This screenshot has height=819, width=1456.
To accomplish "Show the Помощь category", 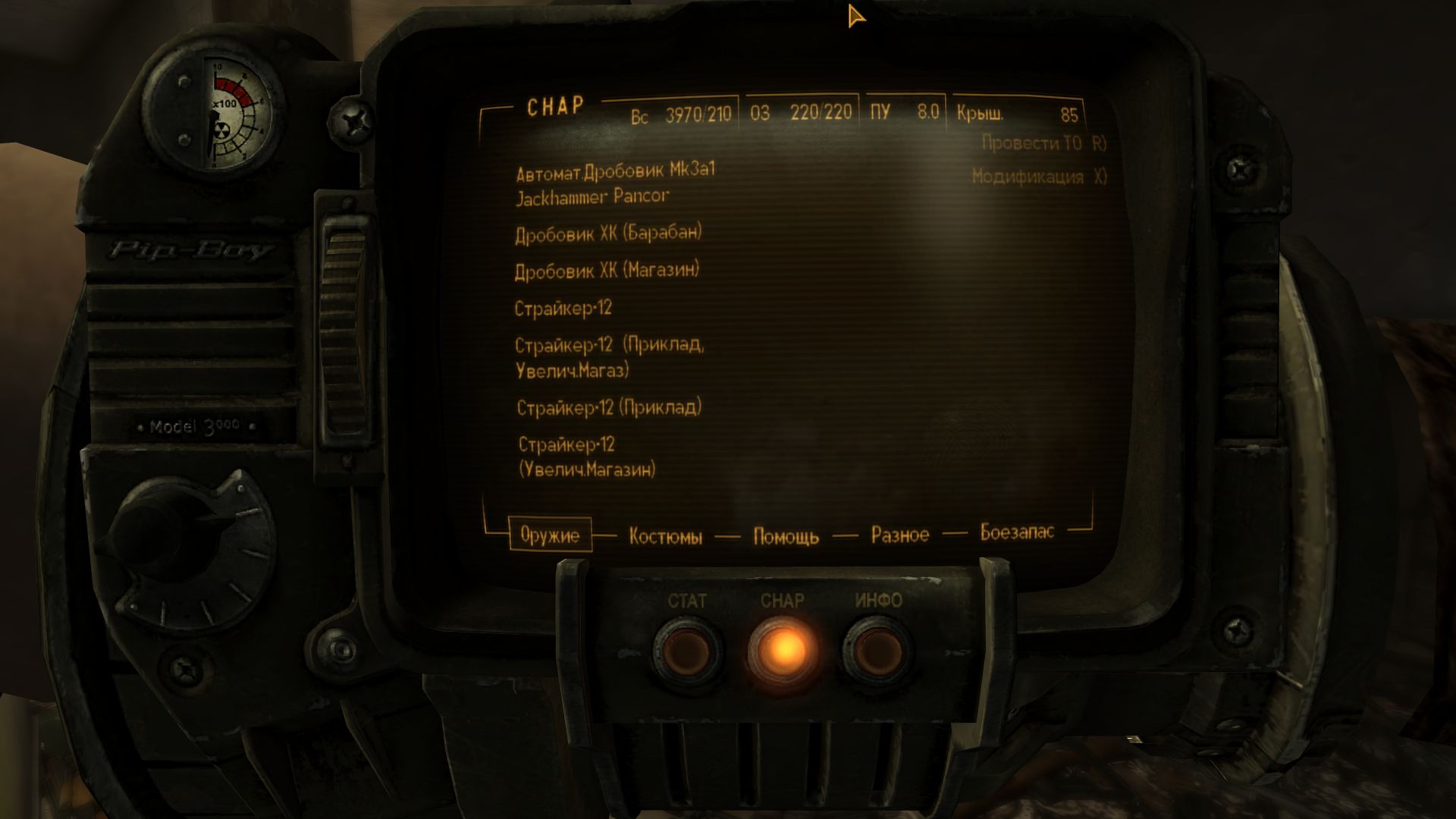I will point(786,537).
